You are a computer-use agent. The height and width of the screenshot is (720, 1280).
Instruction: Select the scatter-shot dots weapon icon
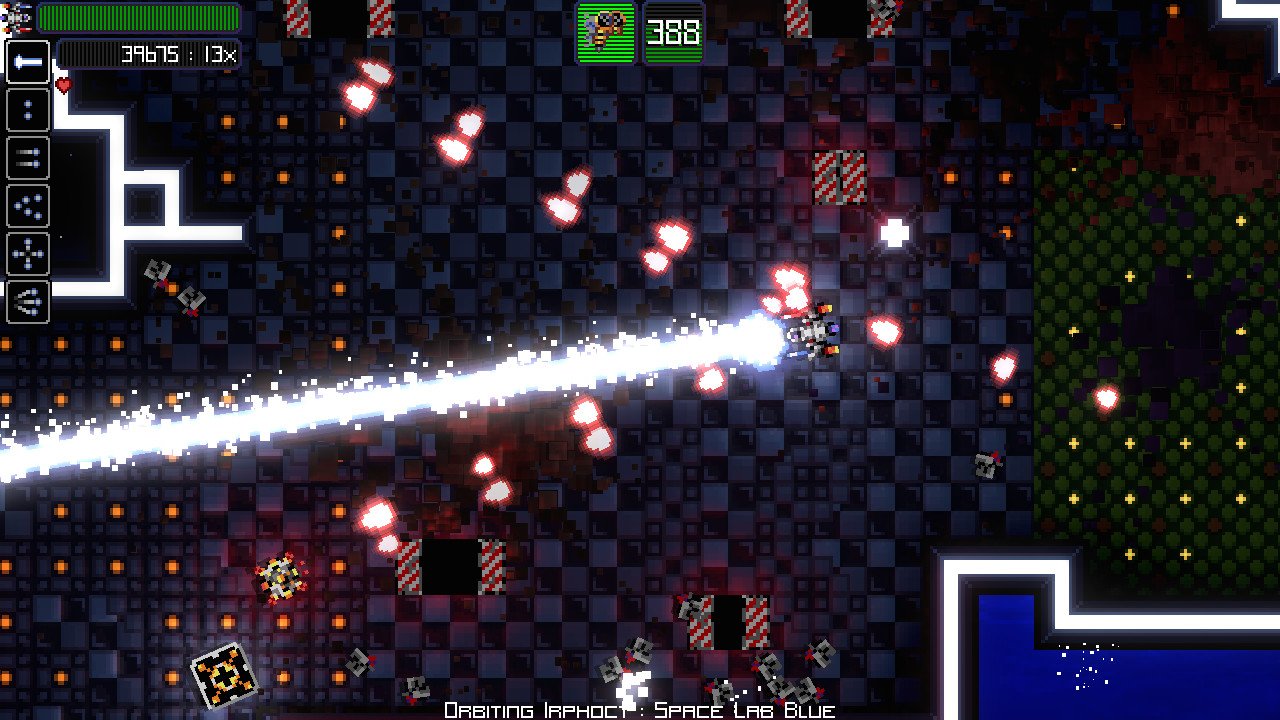27,206
